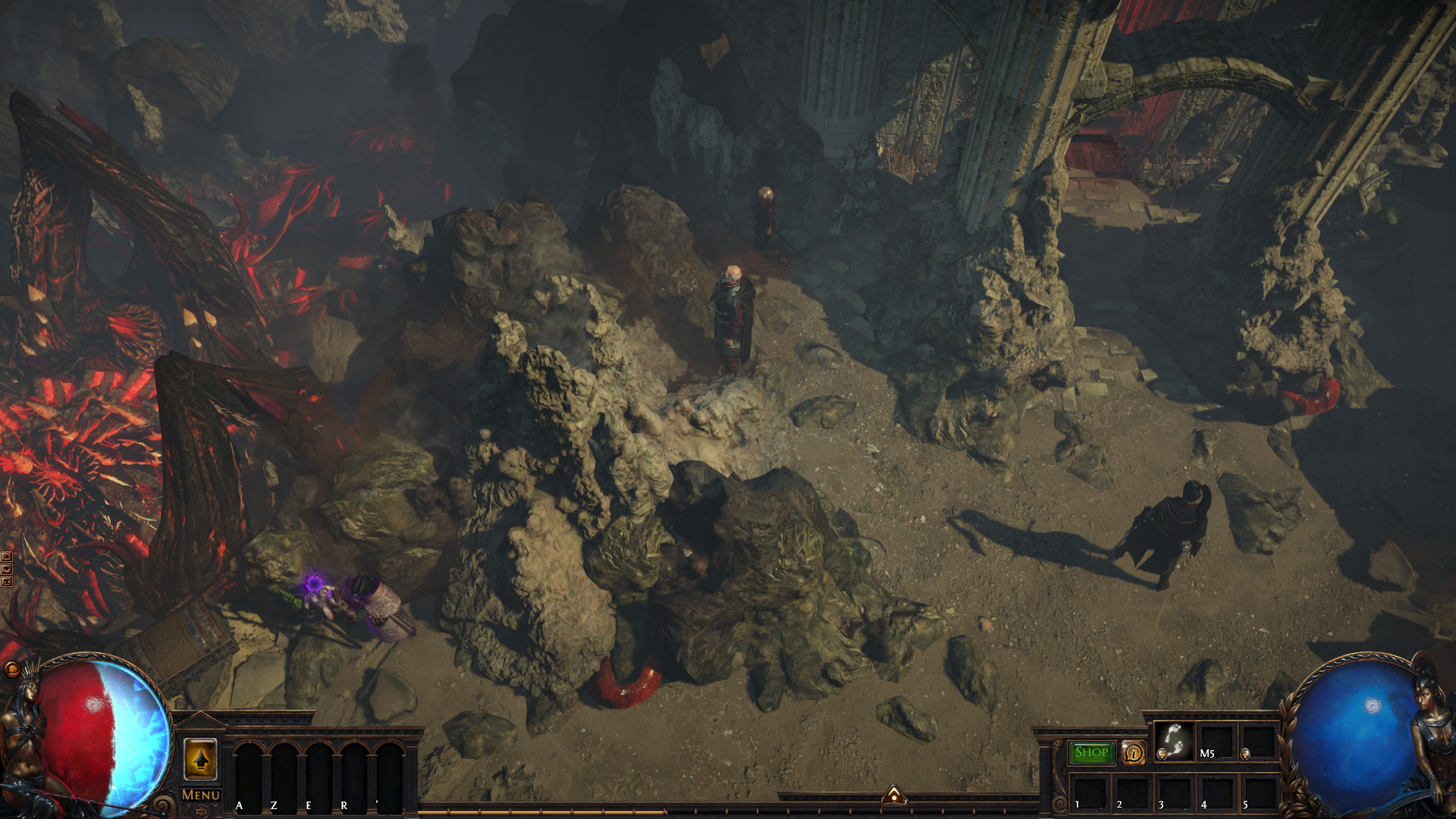Select the footprints Move skill slot
The image size is (1456, 819).
[x=1174, y=741]
